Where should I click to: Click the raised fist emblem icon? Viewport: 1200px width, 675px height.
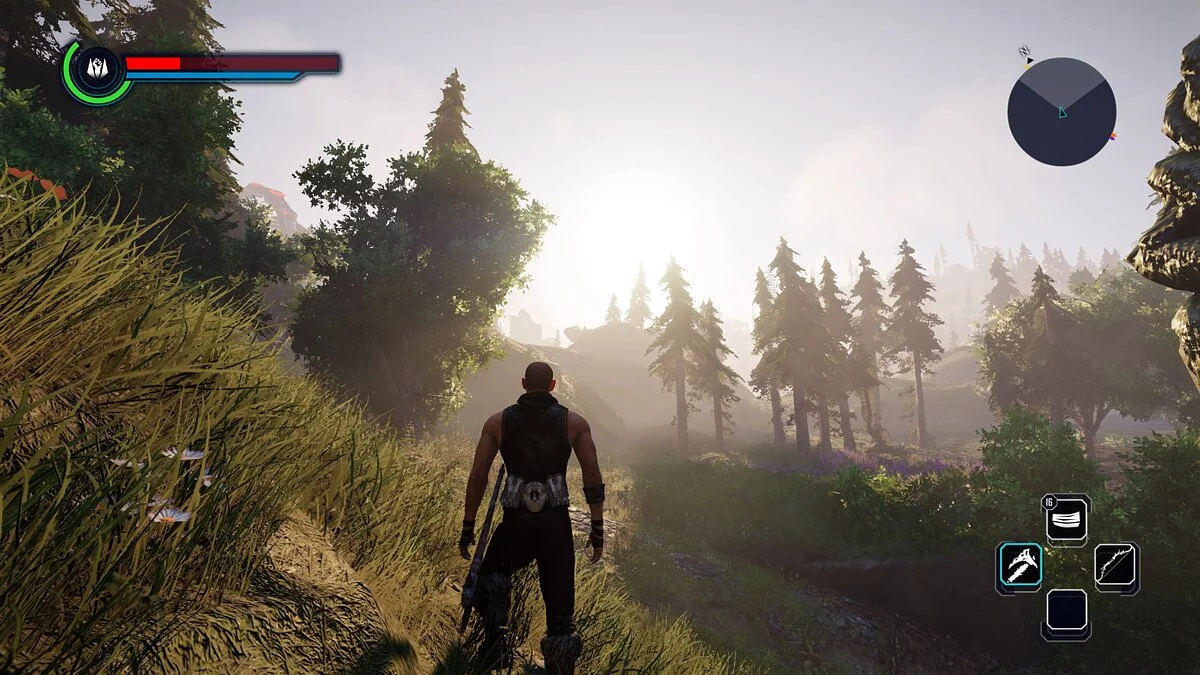click(x=97, y=69)
